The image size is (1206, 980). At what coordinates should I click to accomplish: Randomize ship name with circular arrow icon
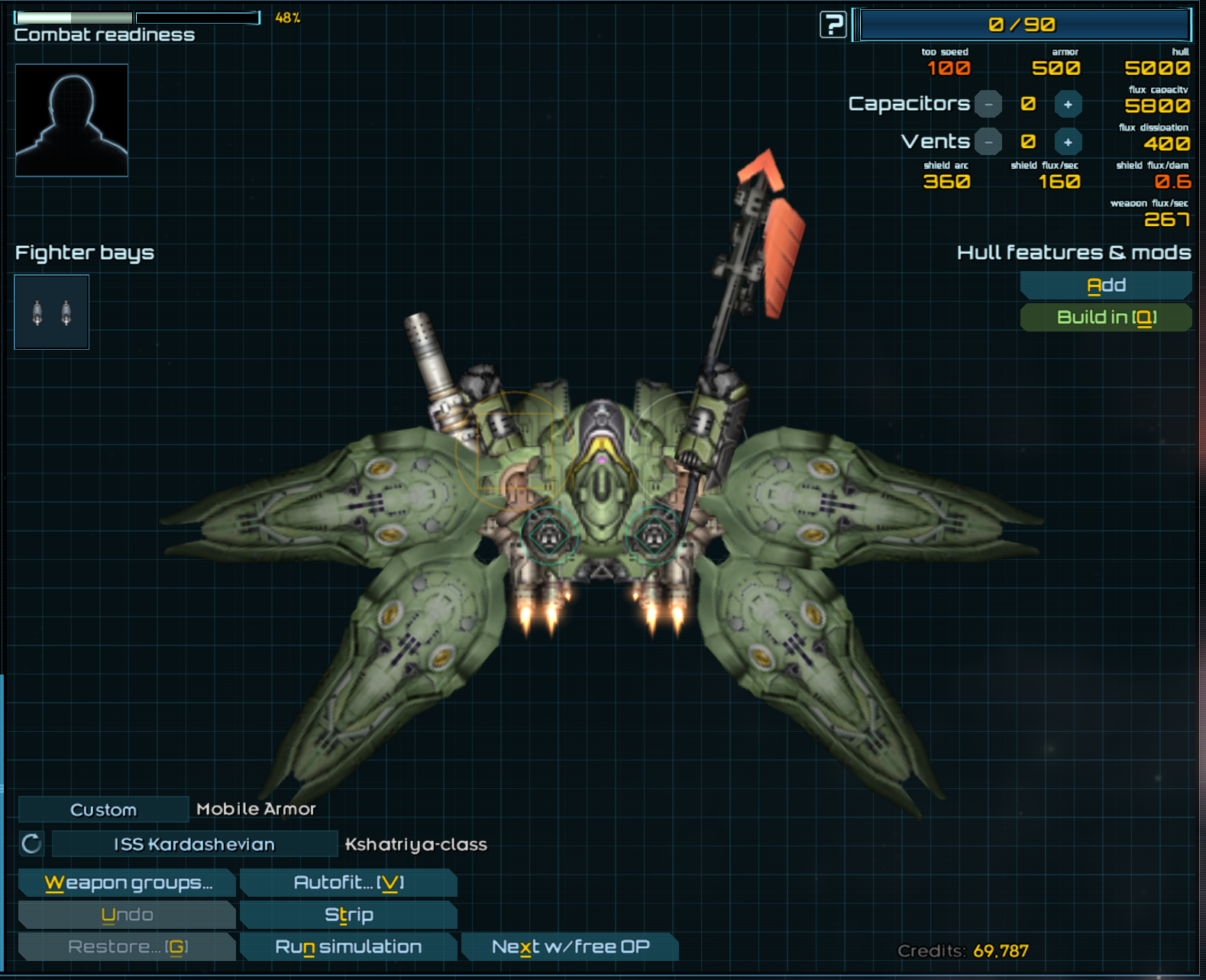pyautogui.click(x=32, y=844)
